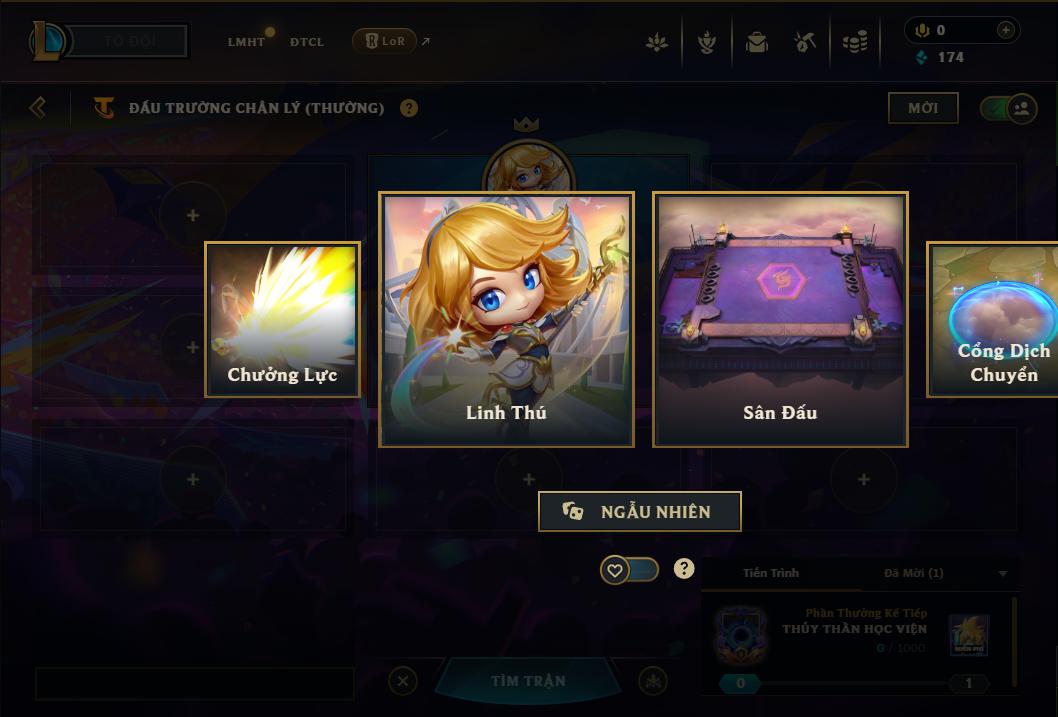The height and width of the screenshot is (717, 1058).
Task: Open the backpack collection icon
Action: 756,42
